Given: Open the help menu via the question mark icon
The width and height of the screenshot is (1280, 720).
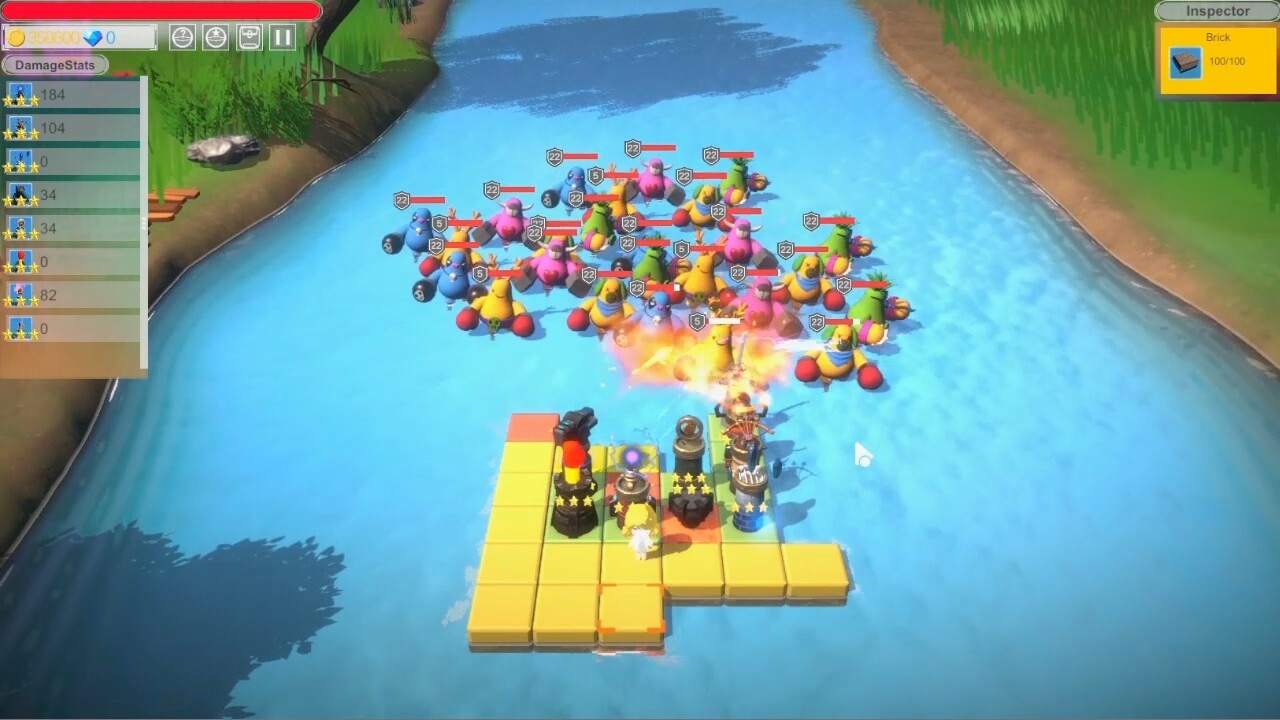Looking at the screenshot, I should point(182,37).
